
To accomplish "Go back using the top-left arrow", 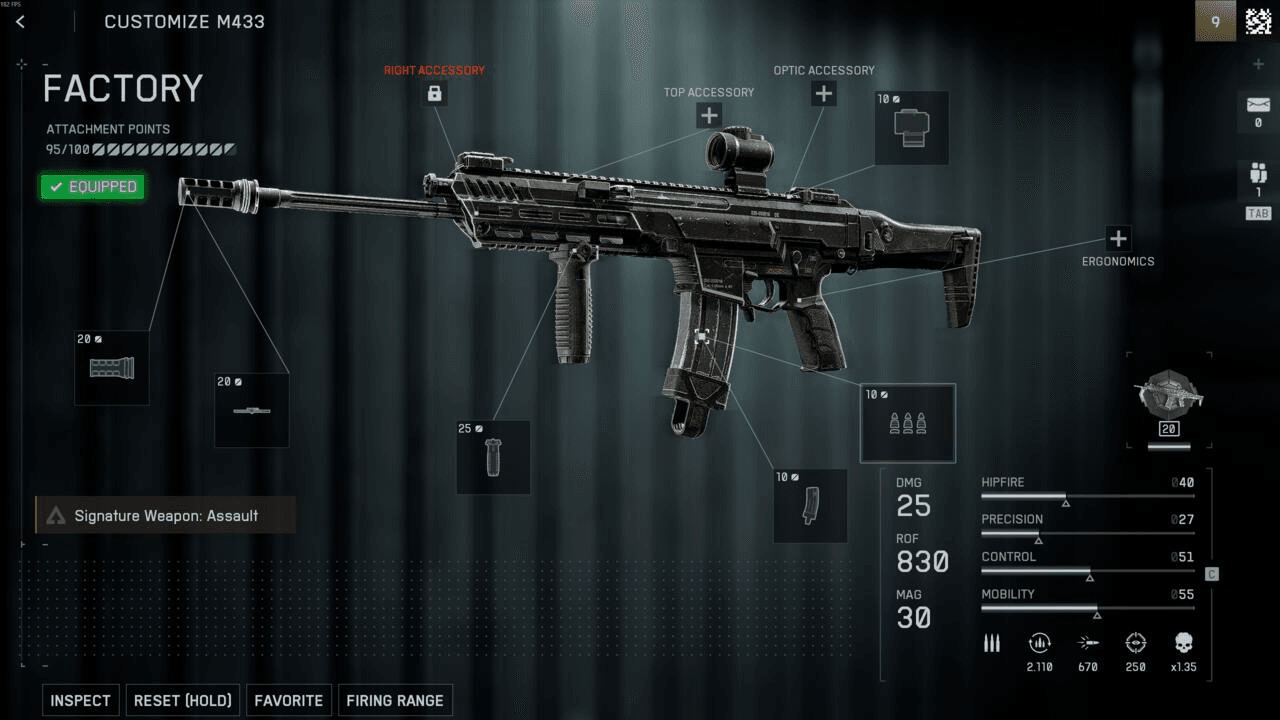I will click(x=20, y=22).
